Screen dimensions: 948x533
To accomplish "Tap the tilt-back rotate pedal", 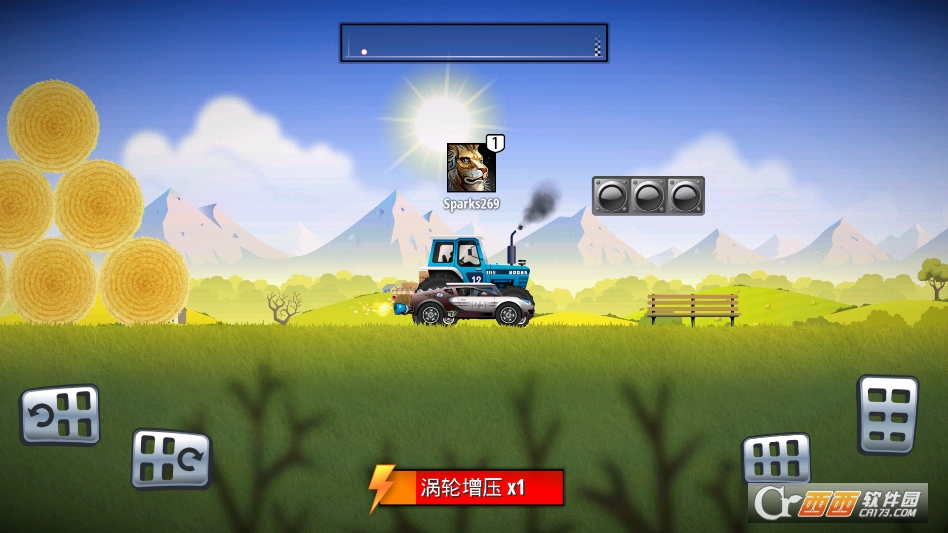I will pos(61,414).
